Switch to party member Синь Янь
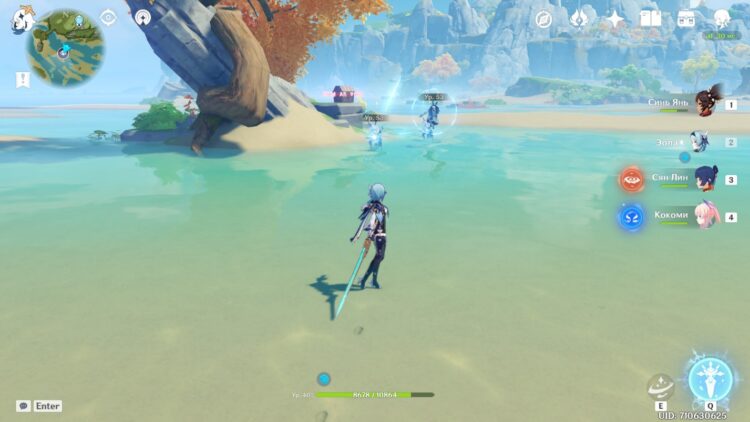 click(705, 103)
